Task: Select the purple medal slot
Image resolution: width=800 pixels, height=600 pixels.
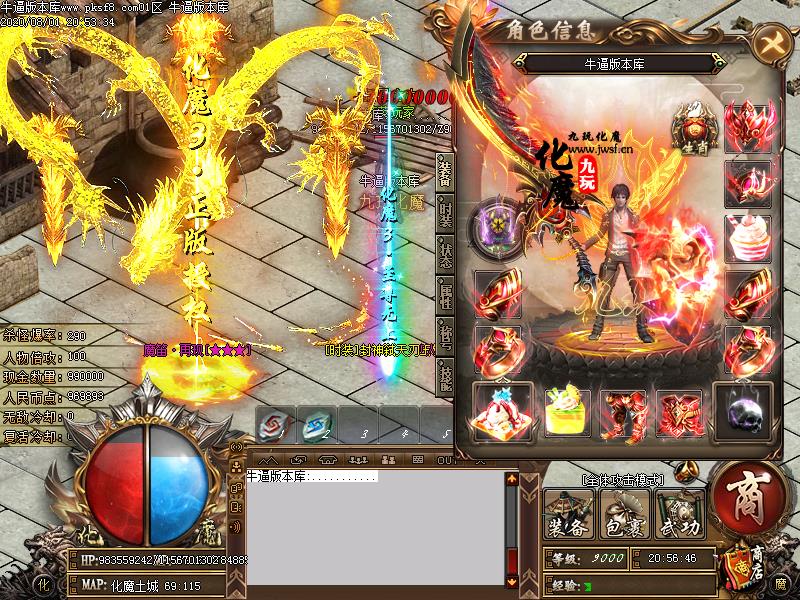Action: [x=497, y=221]
